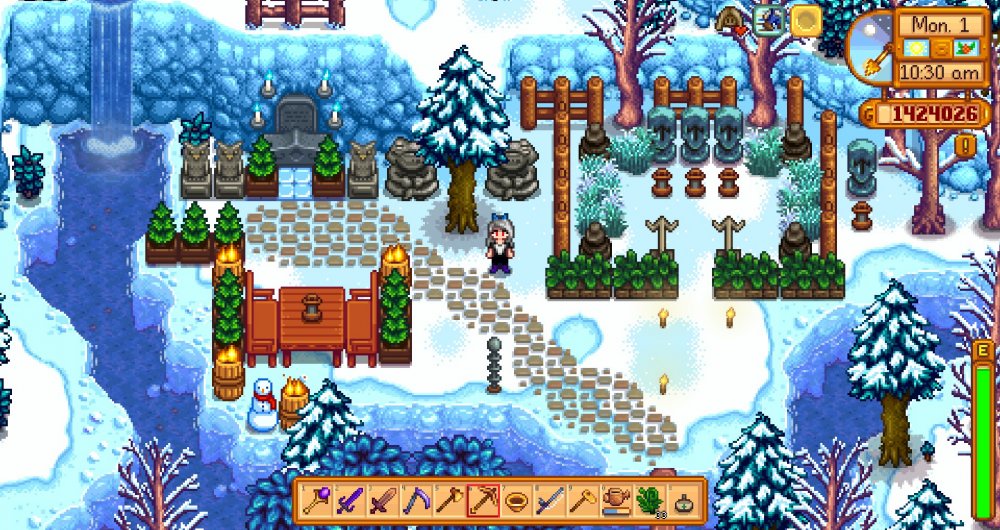
Task: Click the yellow circle buff icon
Action: pos(805,20)
